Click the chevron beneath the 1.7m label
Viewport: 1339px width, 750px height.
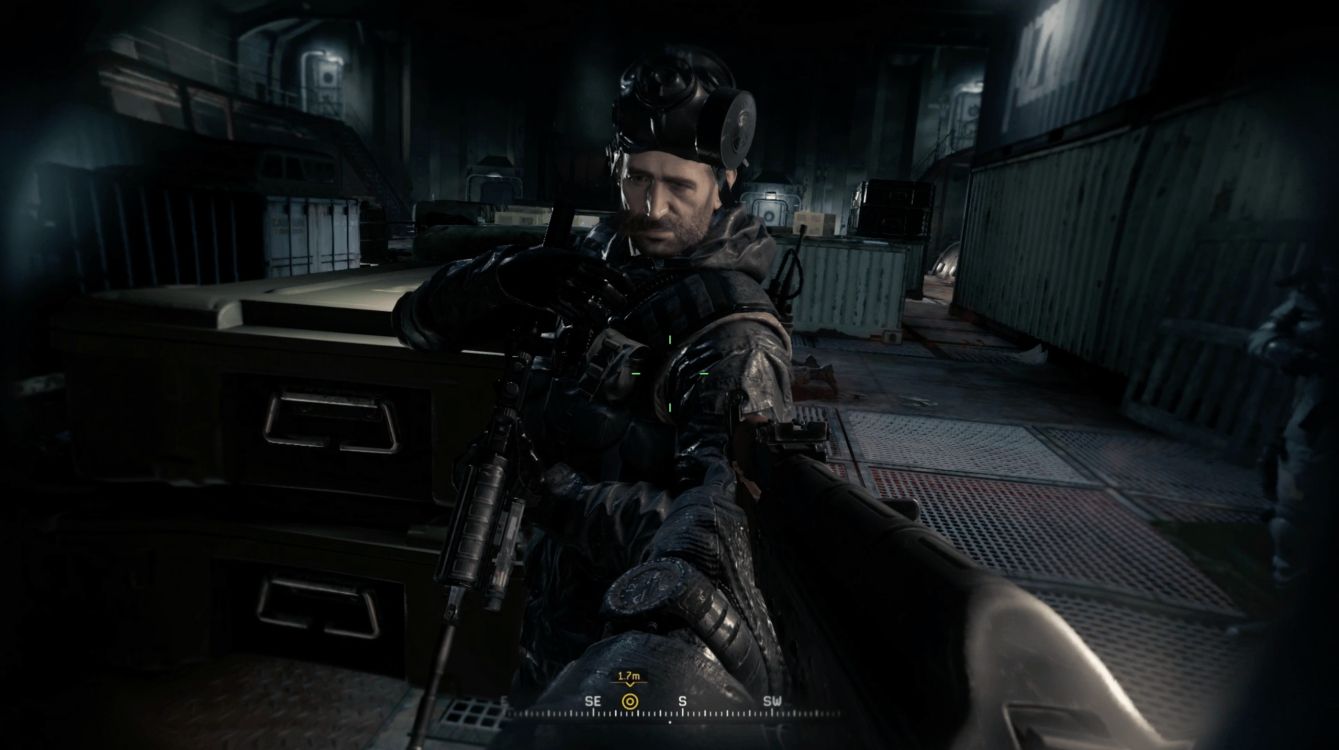[x=630, y=683]
